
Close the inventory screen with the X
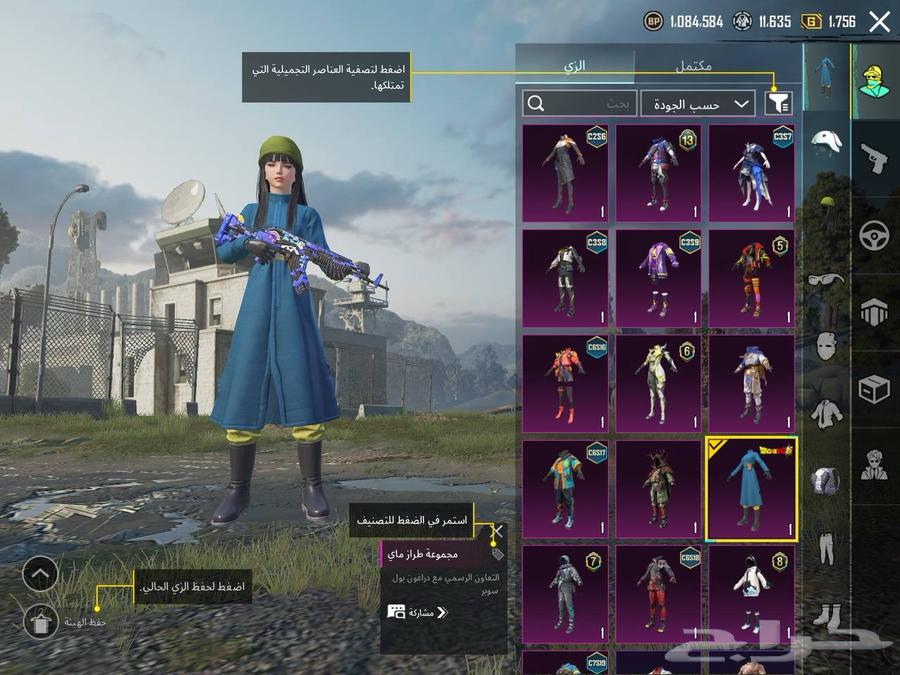(879, 22)
